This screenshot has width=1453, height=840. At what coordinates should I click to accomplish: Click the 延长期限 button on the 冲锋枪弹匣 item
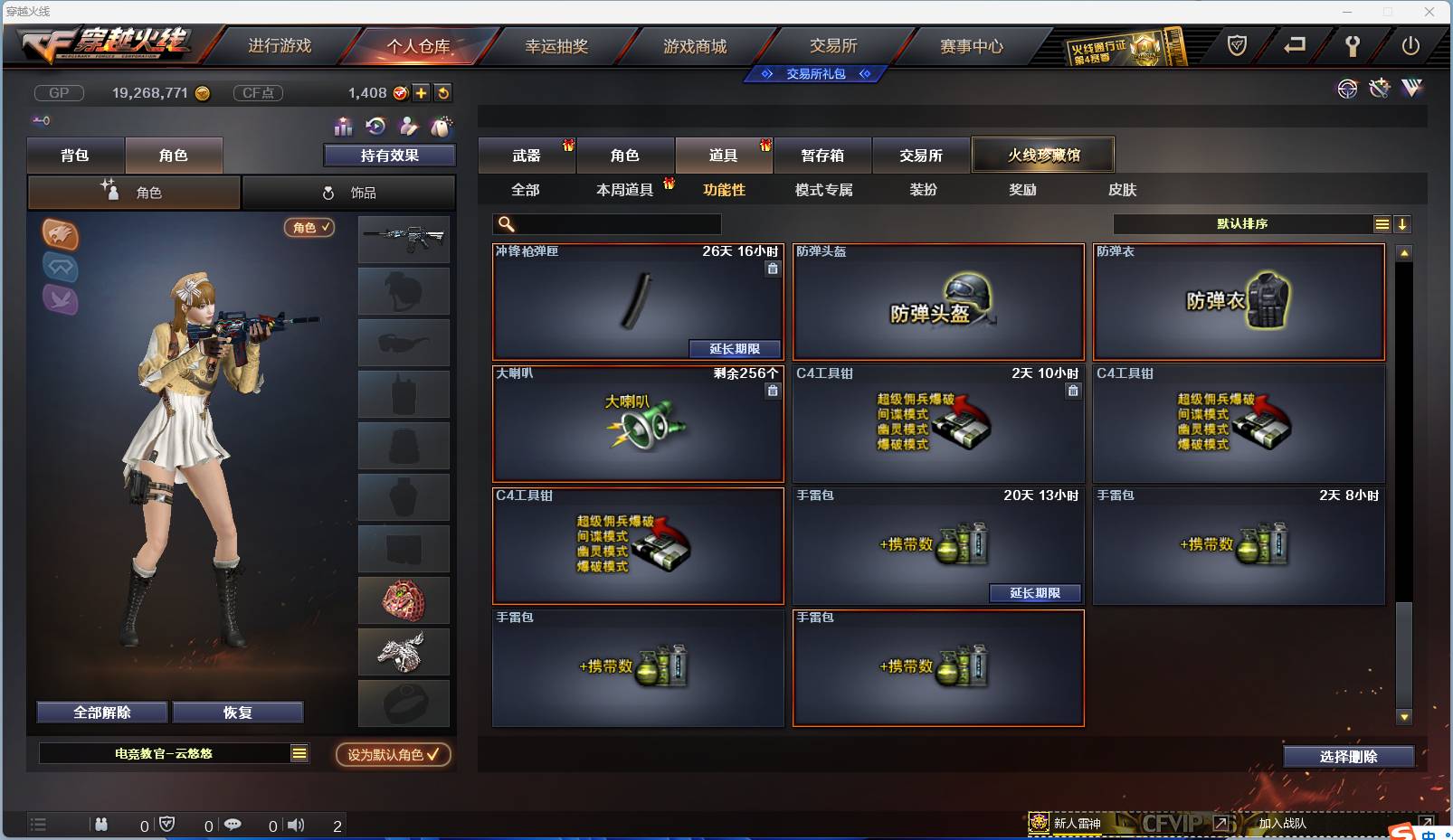coord(735,349)
